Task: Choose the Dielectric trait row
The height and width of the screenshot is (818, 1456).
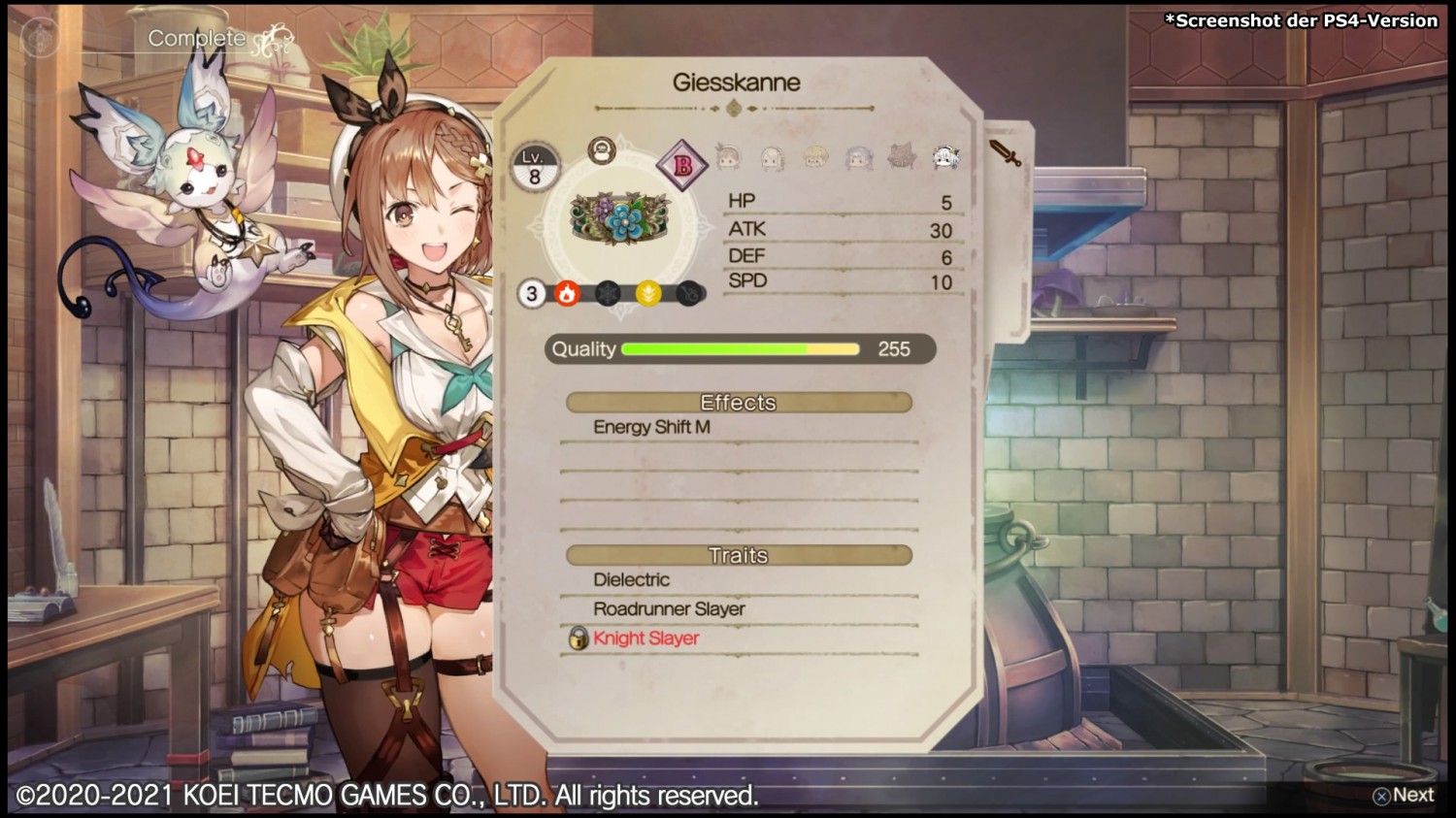Action: click(631, 579)
